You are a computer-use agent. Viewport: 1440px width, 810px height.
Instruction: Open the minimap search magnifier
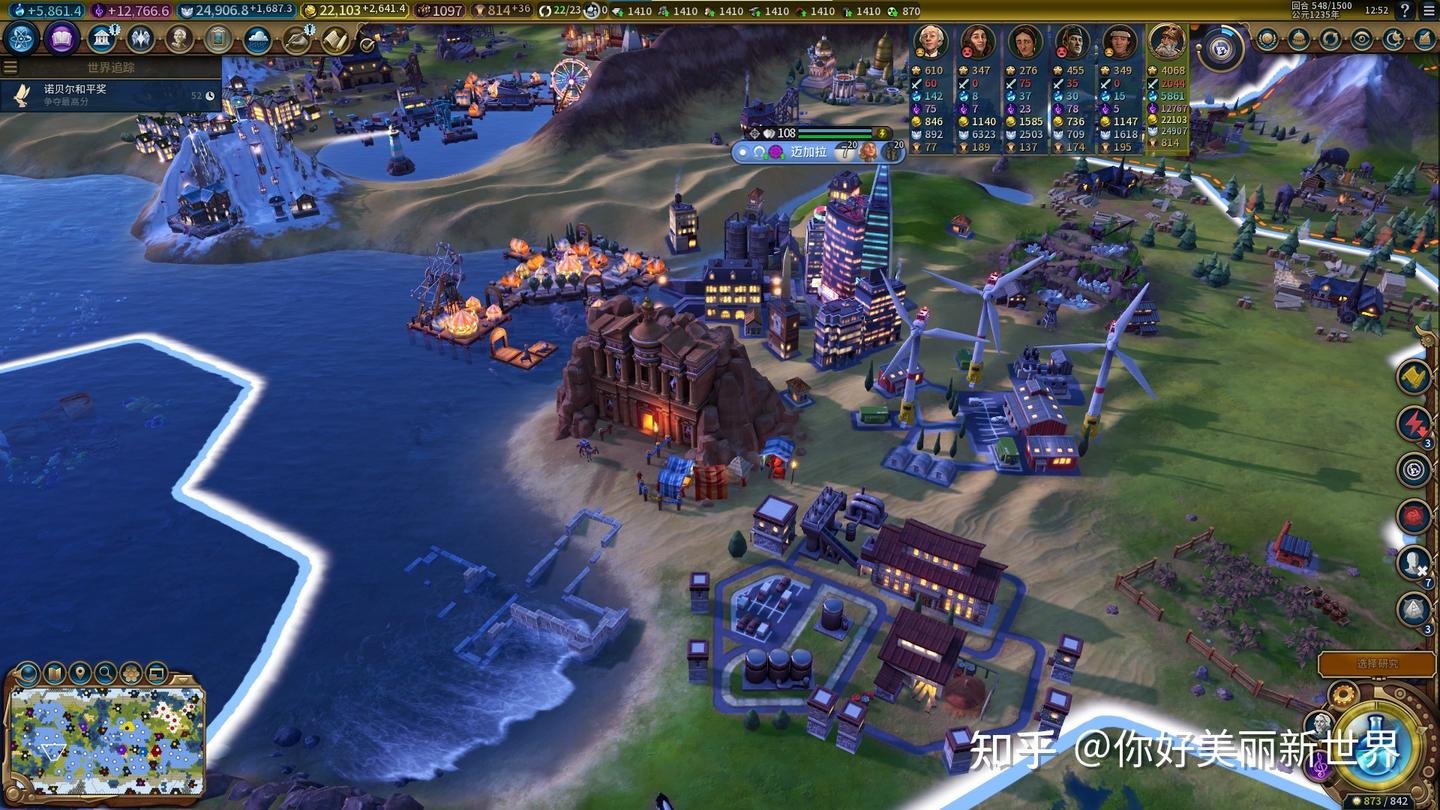(105, 672)
